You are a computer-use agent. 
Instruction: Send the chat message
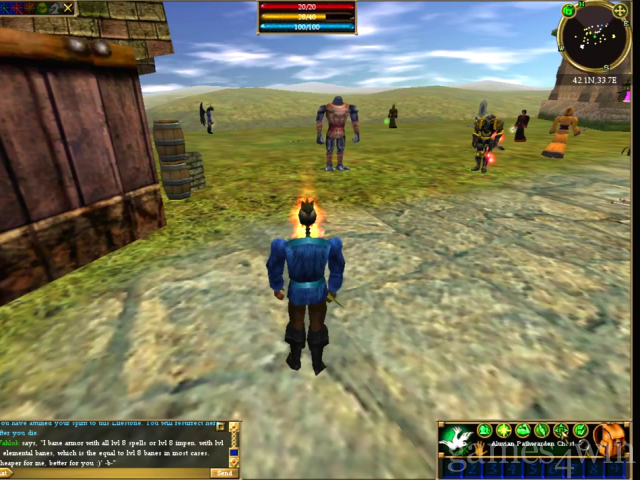(222, 473)
